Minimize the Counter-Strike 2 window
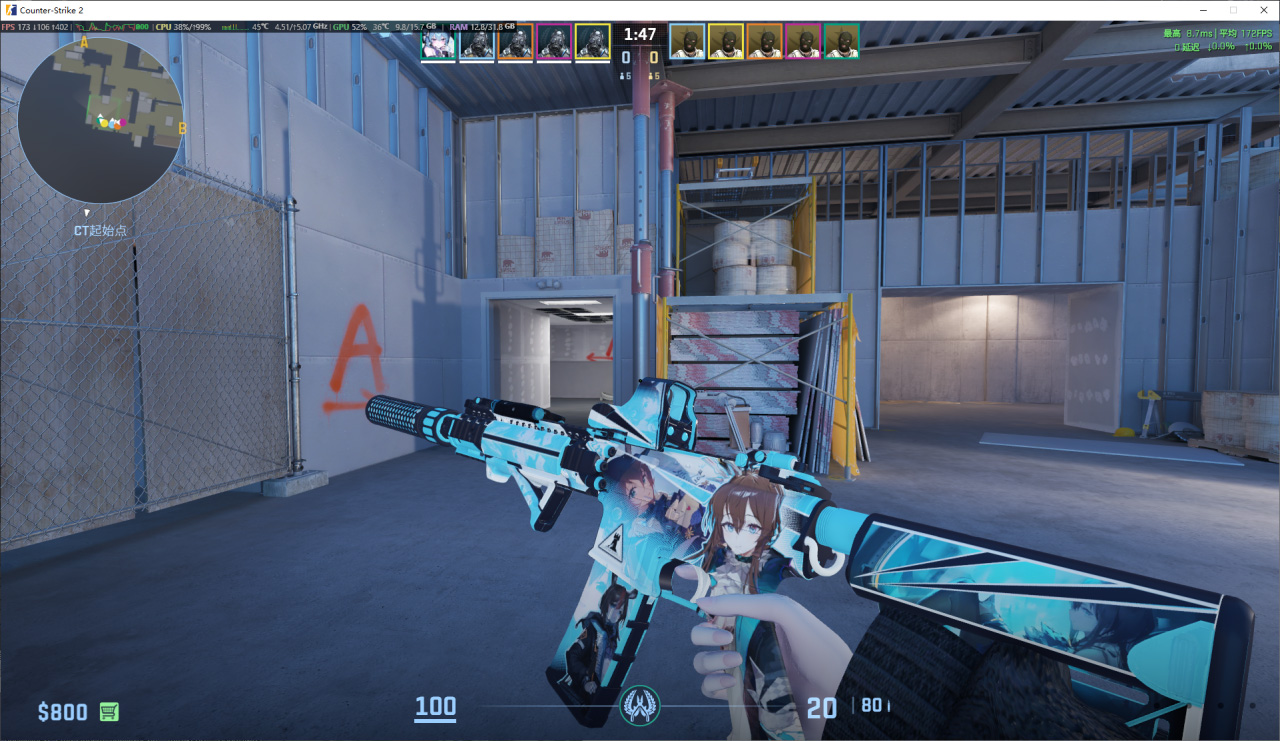 tap(1205, 9)
